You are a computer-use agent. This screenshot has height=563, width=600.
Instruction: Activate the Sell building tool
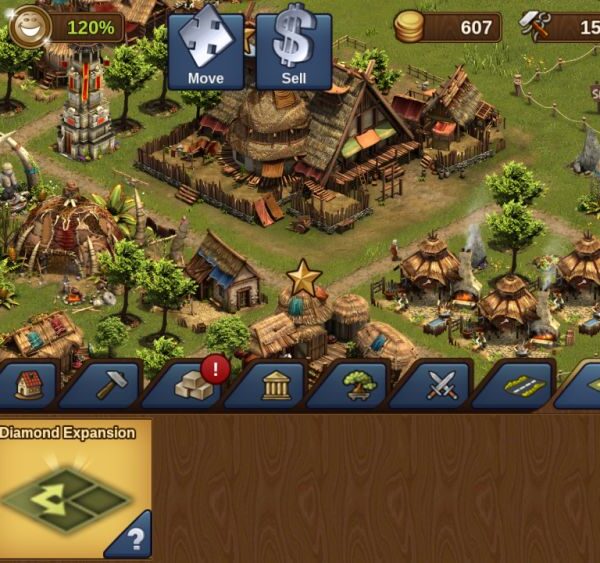[294, 48]
